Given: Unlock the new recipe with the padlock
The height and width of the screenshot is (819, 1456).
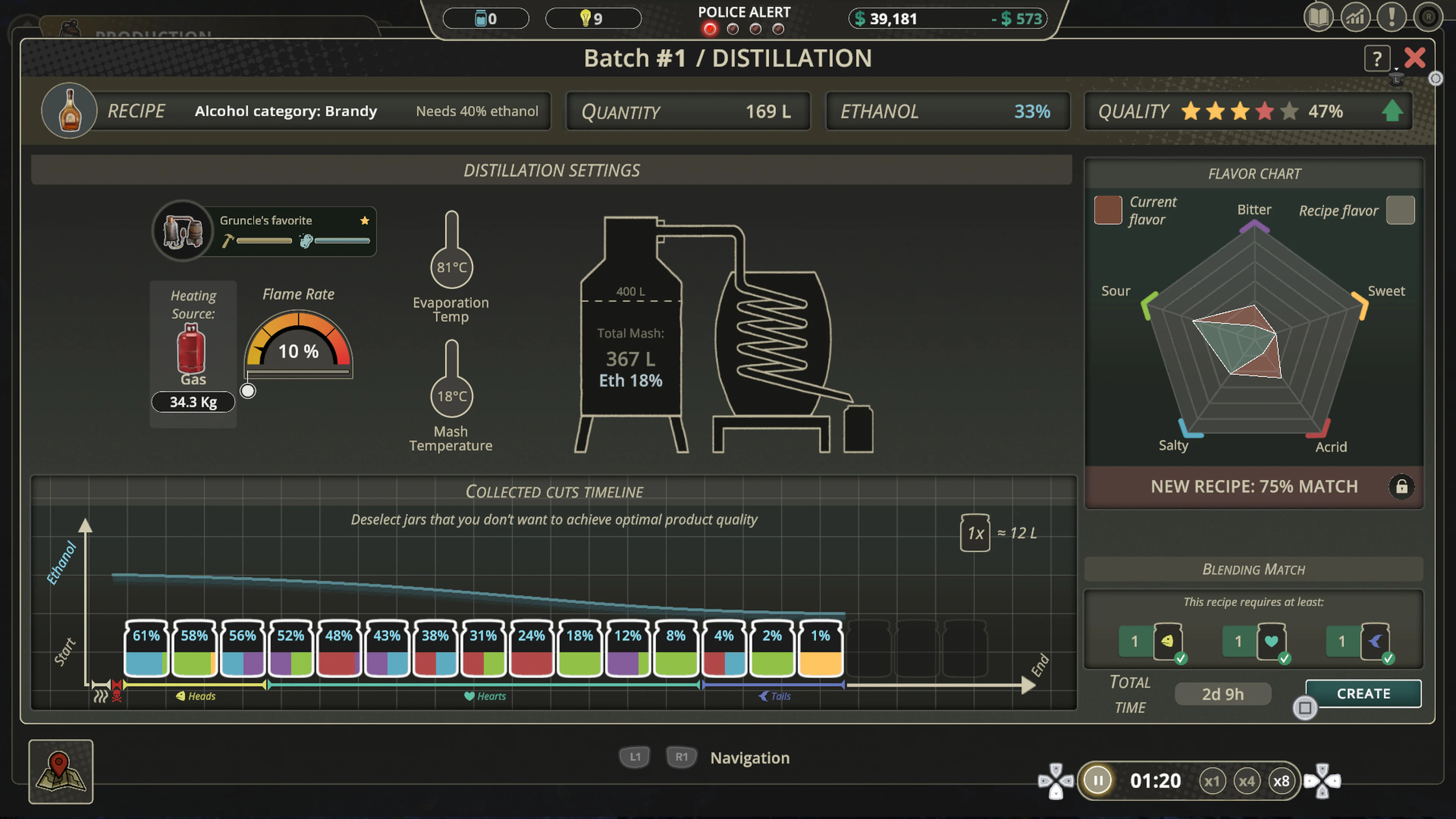Looking at the screenshot, I should [1402, 486].
